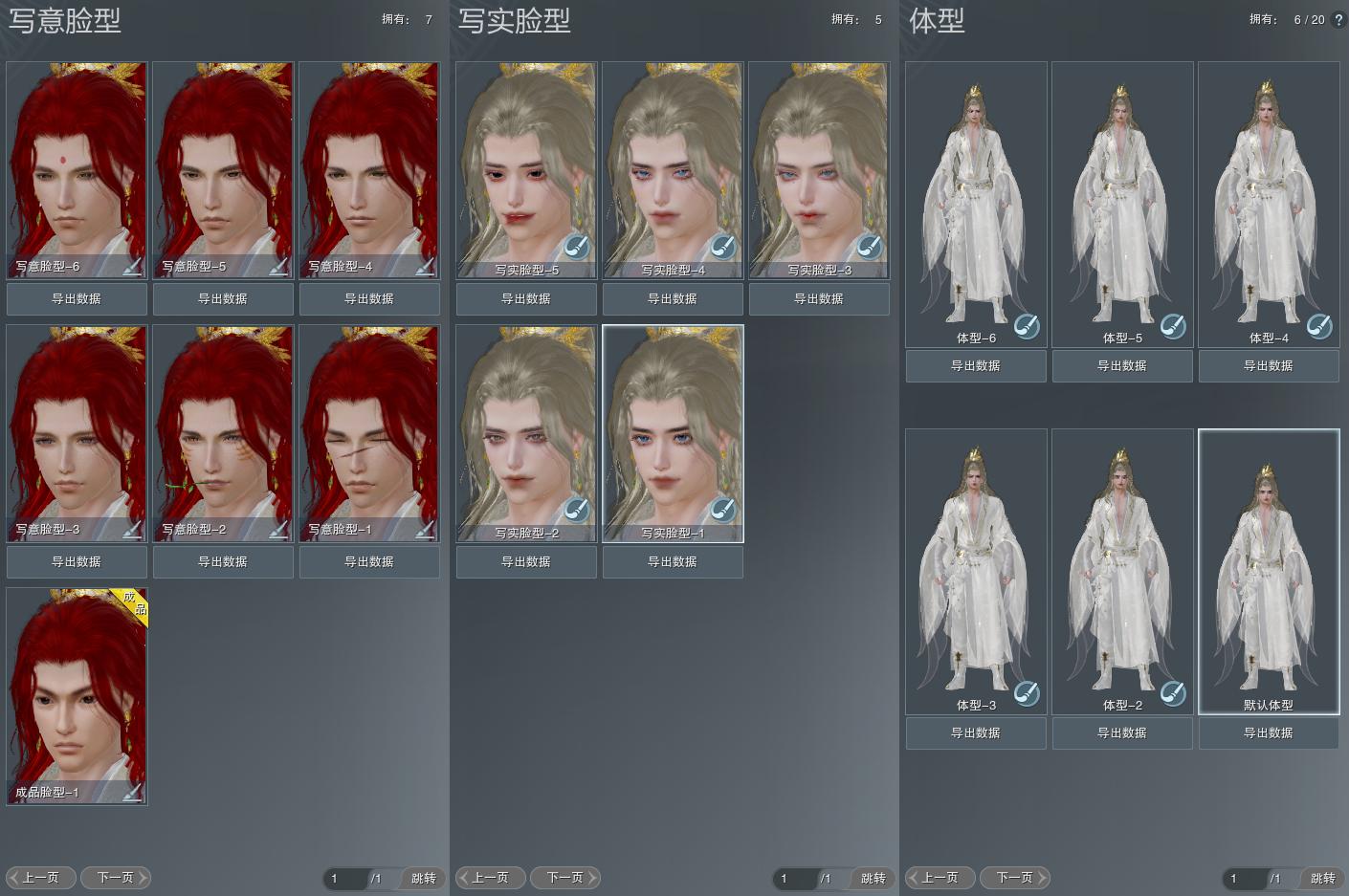Select the 写意脸型-6 face thumbnail
The image size is (1349, 896).
[77, 163]
